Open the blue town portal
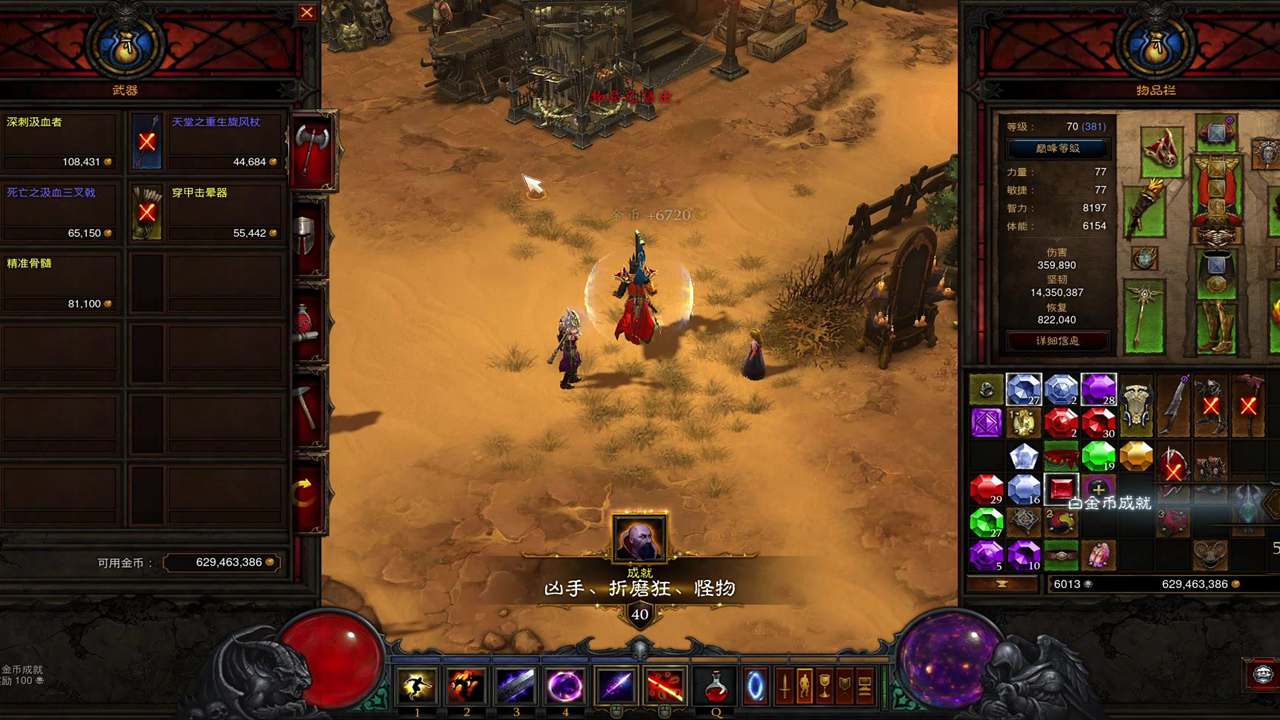 (755, 686)
